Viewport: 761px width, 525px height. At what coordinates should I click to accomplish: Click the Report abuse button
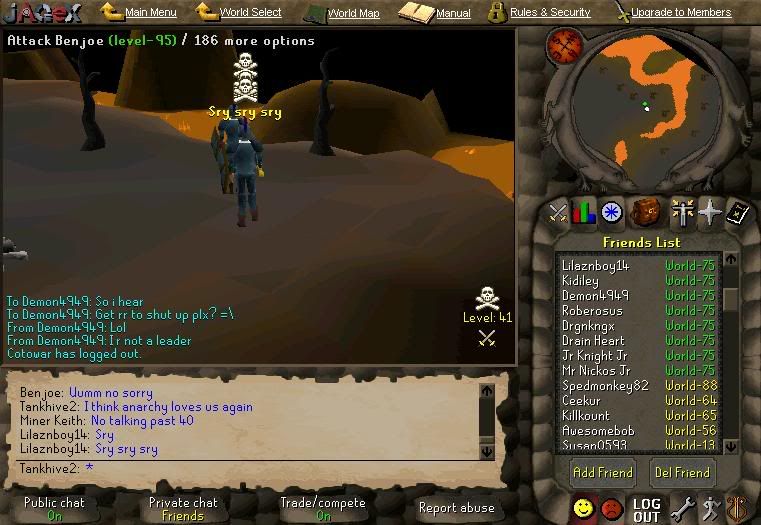456,508
